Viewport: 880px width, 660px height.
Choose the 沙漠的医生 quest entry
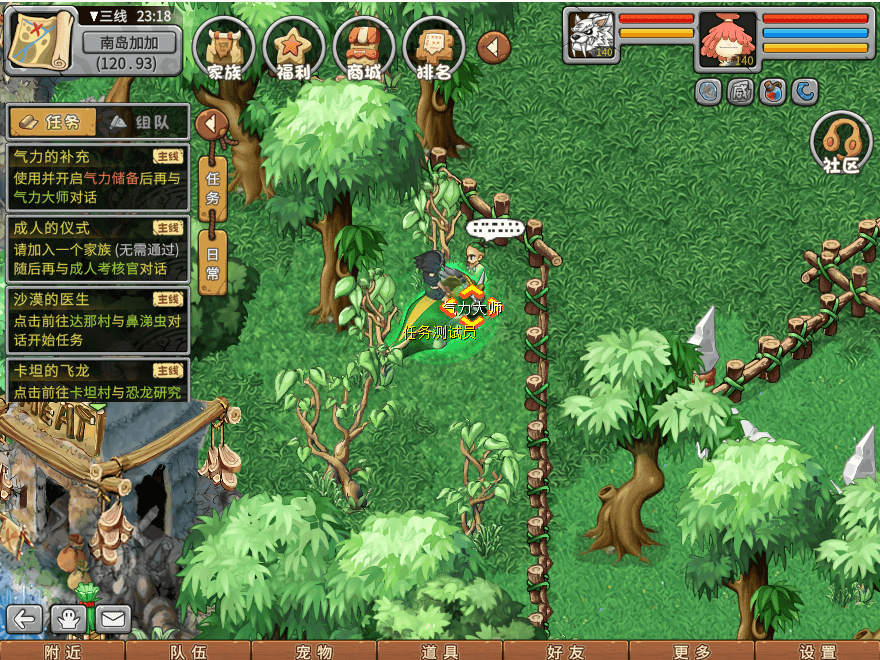pyautogui.click(x=97, y=319)
